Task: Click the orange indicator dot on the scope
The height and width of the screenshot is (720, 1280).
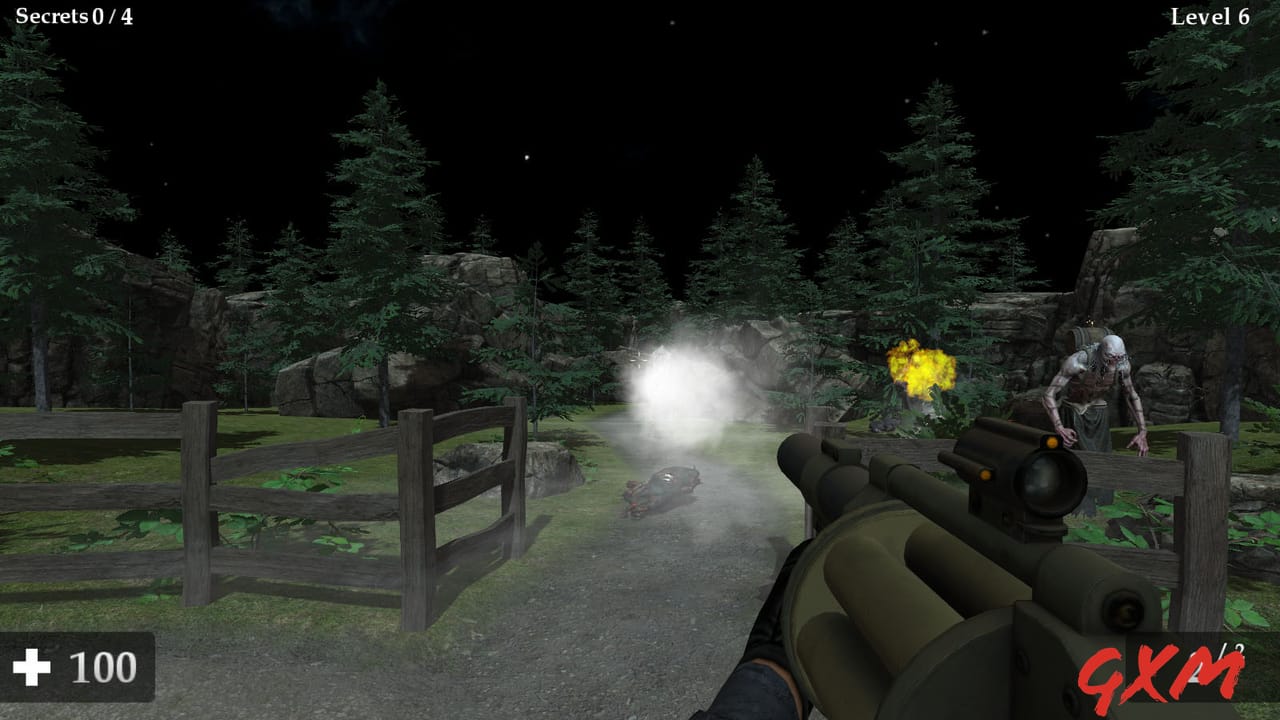Action: pos(1053,440)
